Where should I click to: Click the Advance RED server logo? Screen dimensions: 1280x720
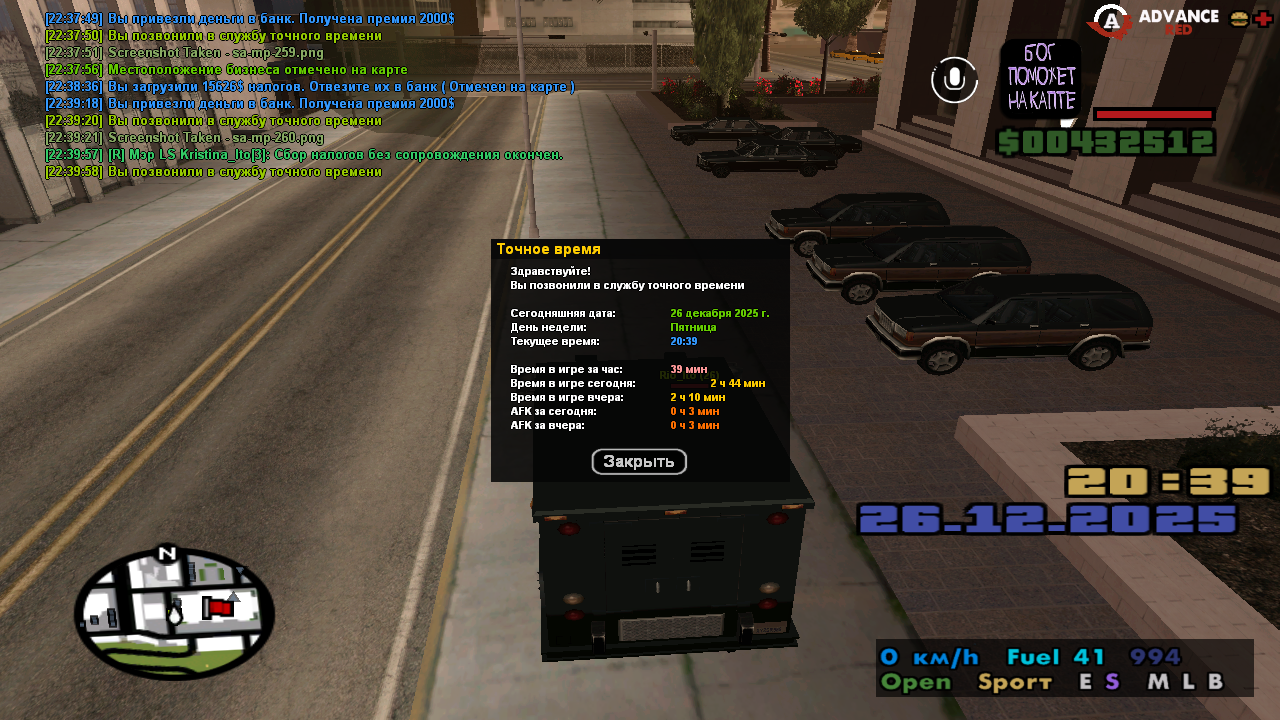1155,21
